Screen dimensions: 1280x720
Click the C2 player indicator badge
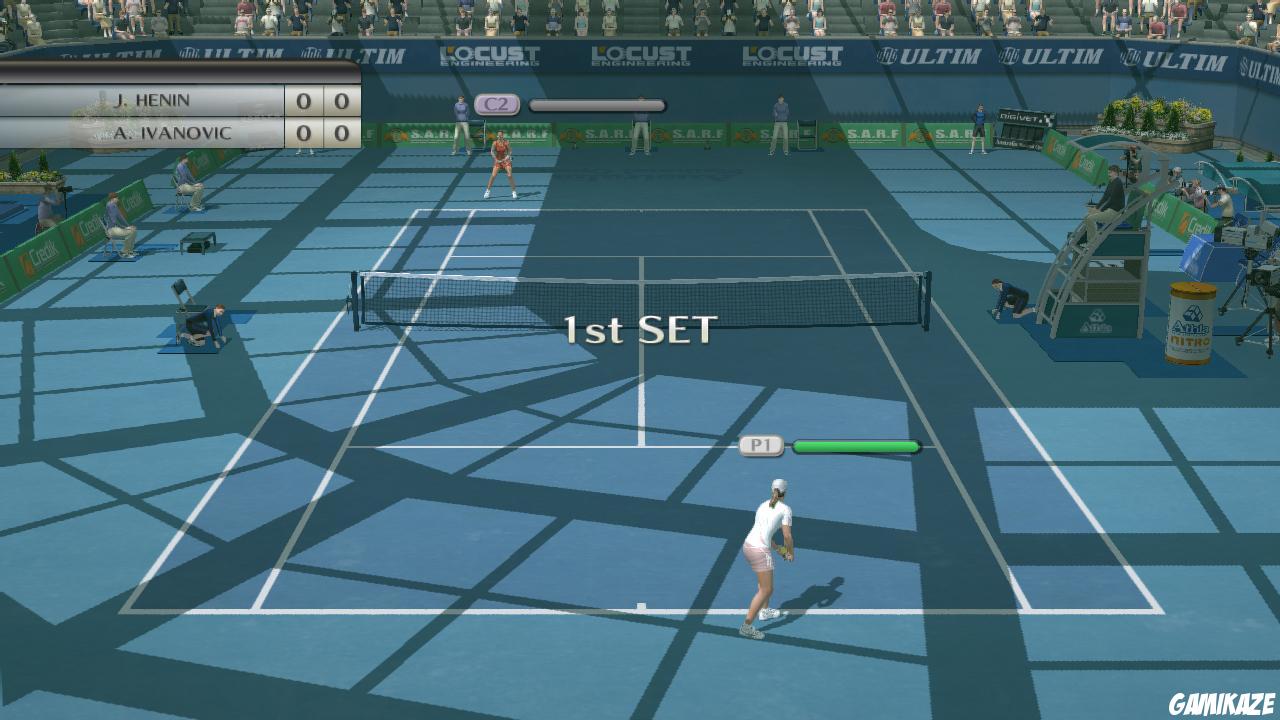tap(497, 103)
